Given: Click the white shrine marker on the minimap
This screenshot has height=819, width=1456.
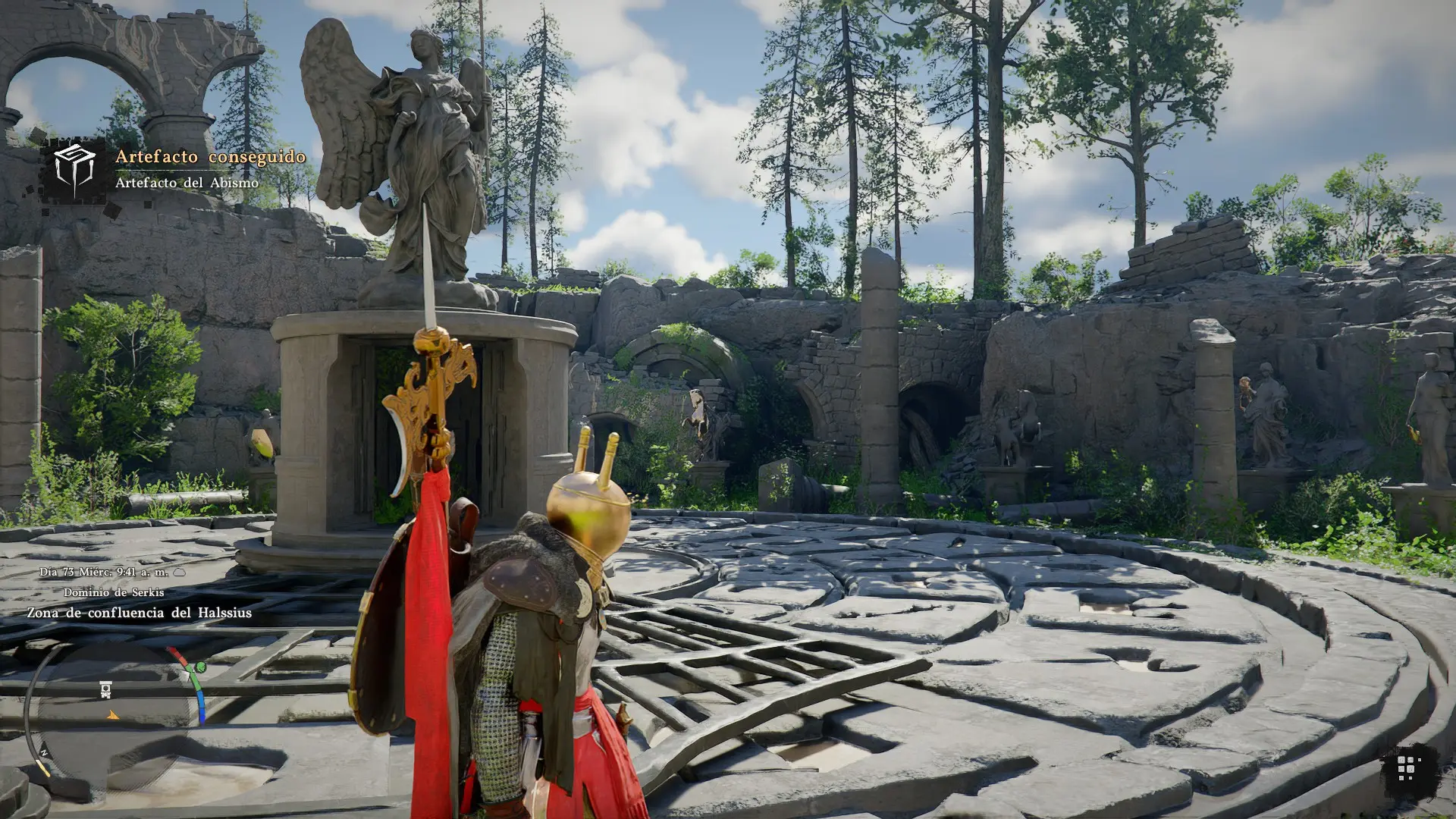Looking at the screenshot, I should (106, 689).
